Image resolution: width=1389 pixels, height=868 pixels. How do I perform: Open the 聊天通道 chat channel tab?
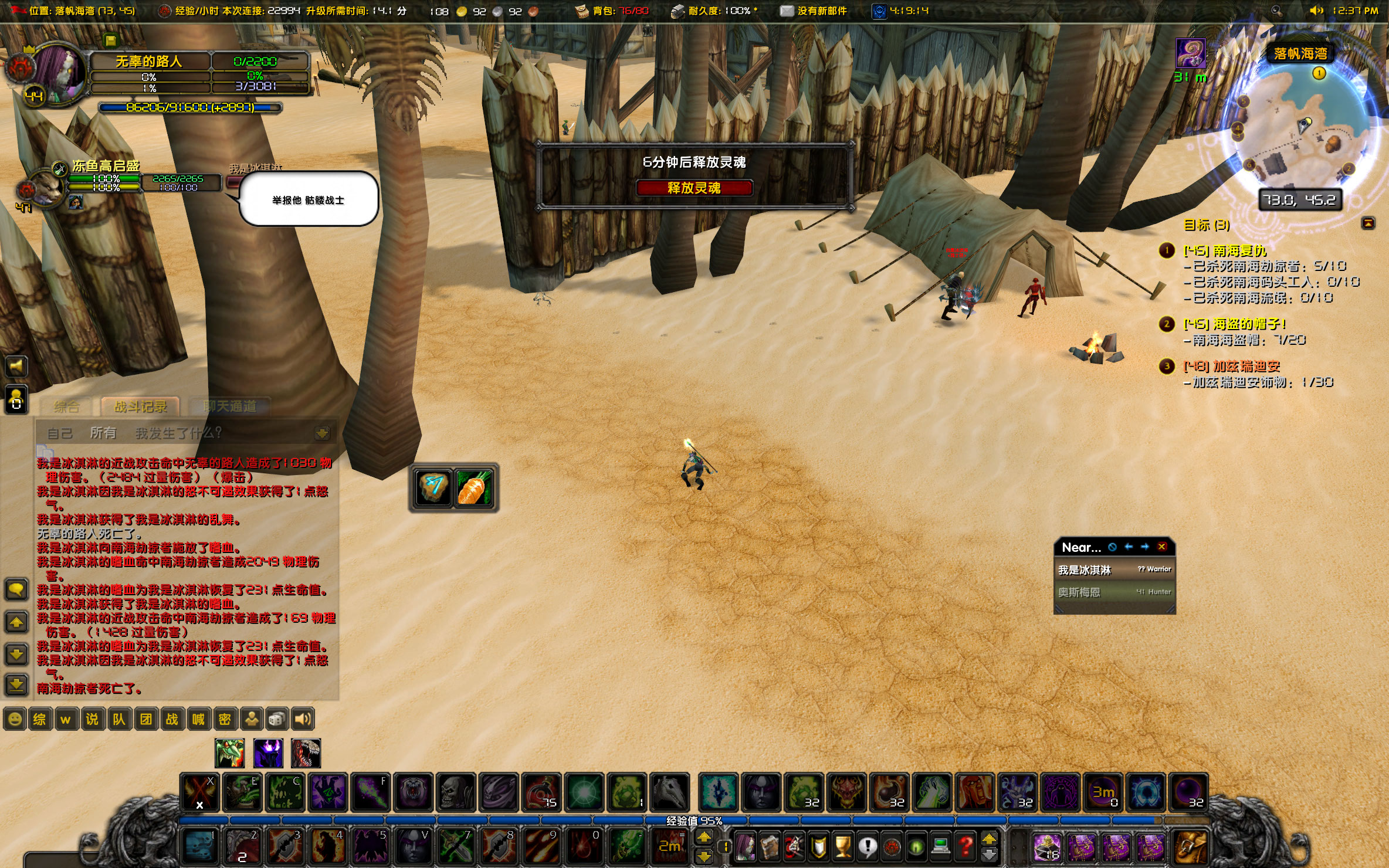click(x=229, y=406)
